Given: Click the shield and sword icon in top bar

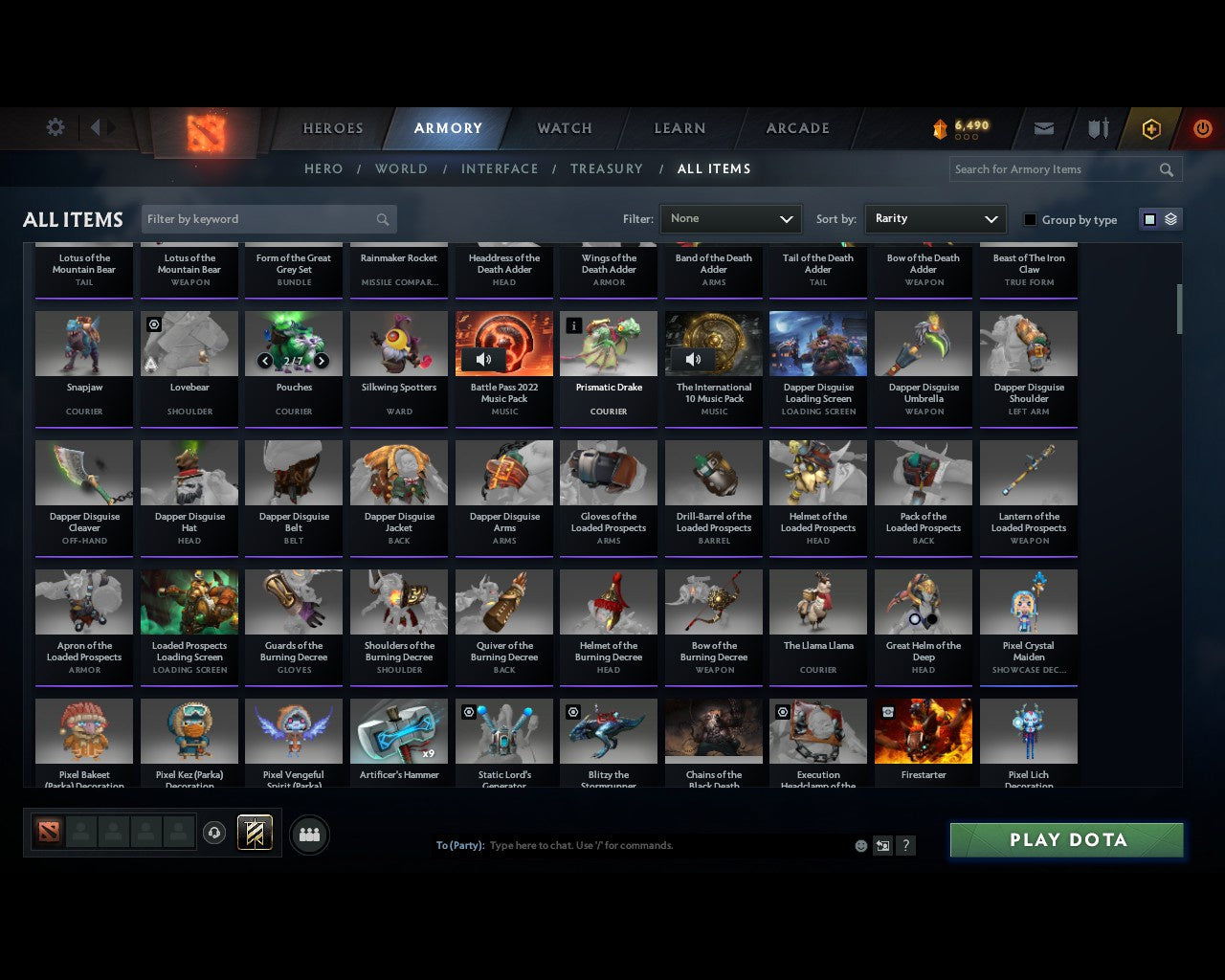Looking at the screenshot, I should tap(1097, 128).
